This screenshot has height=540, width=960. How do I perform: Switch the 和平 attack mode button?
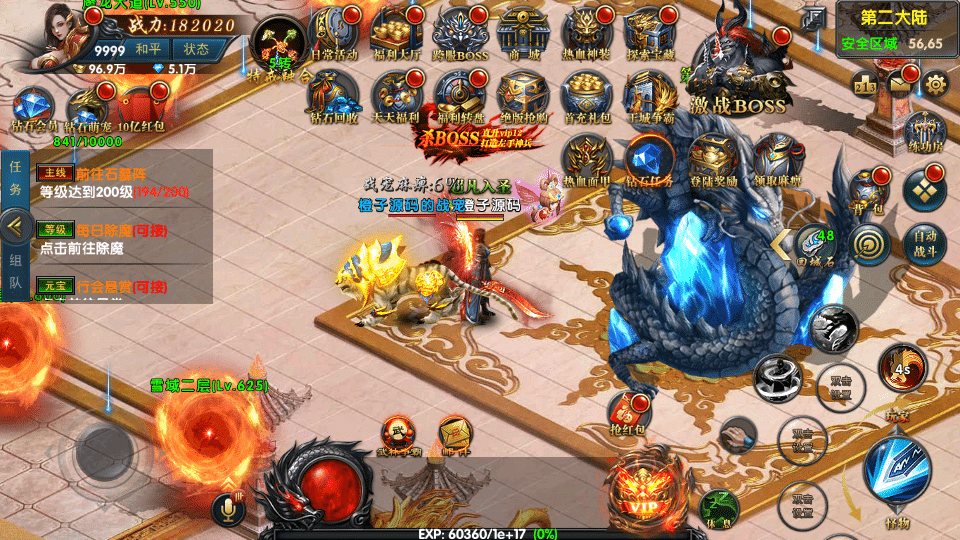[x=148, y=49]
